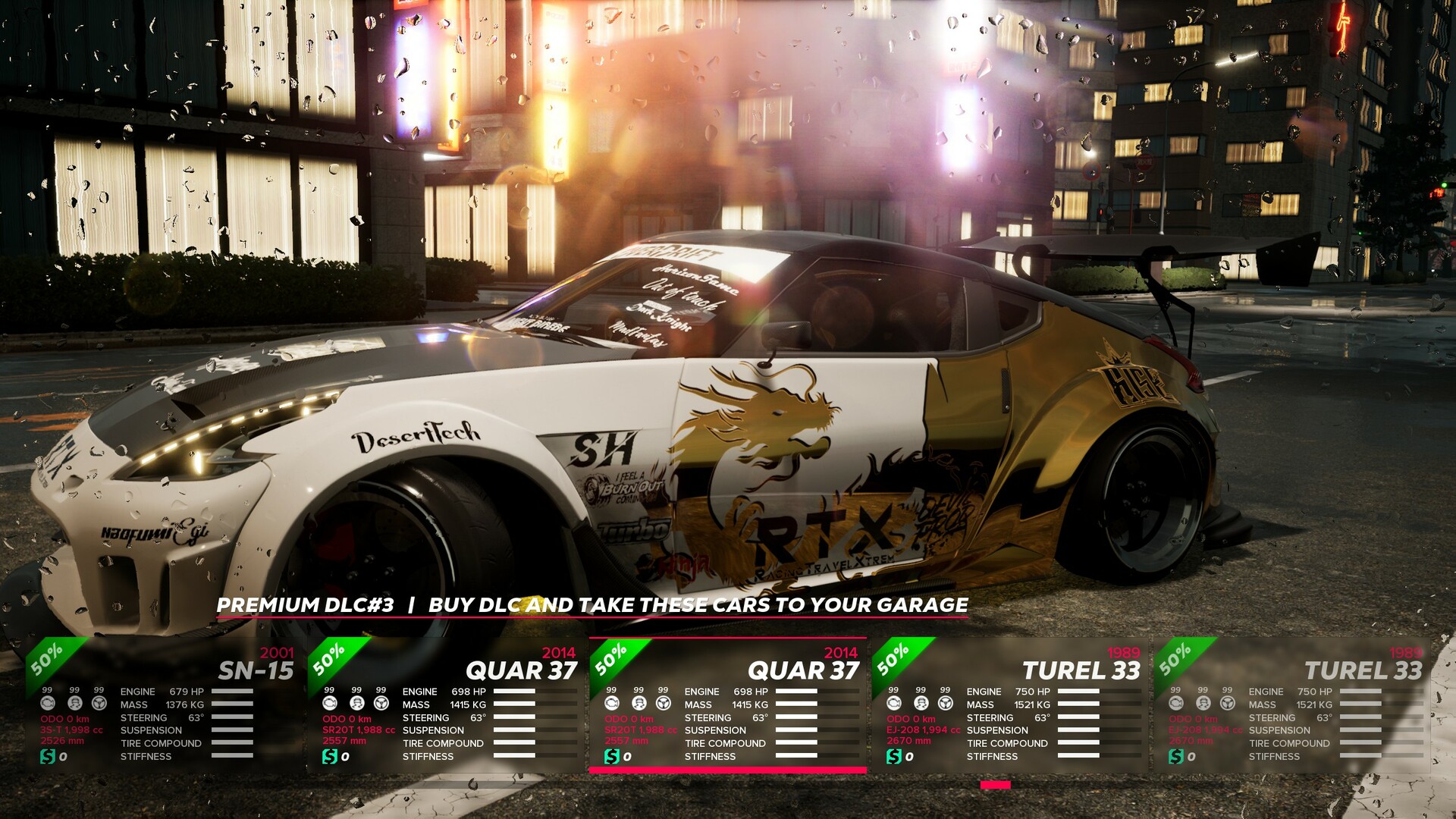Viewport: 1456px width, 819px height.
Task: Click the currency S icon on the SN-15 card
Action: click(49, 756)
